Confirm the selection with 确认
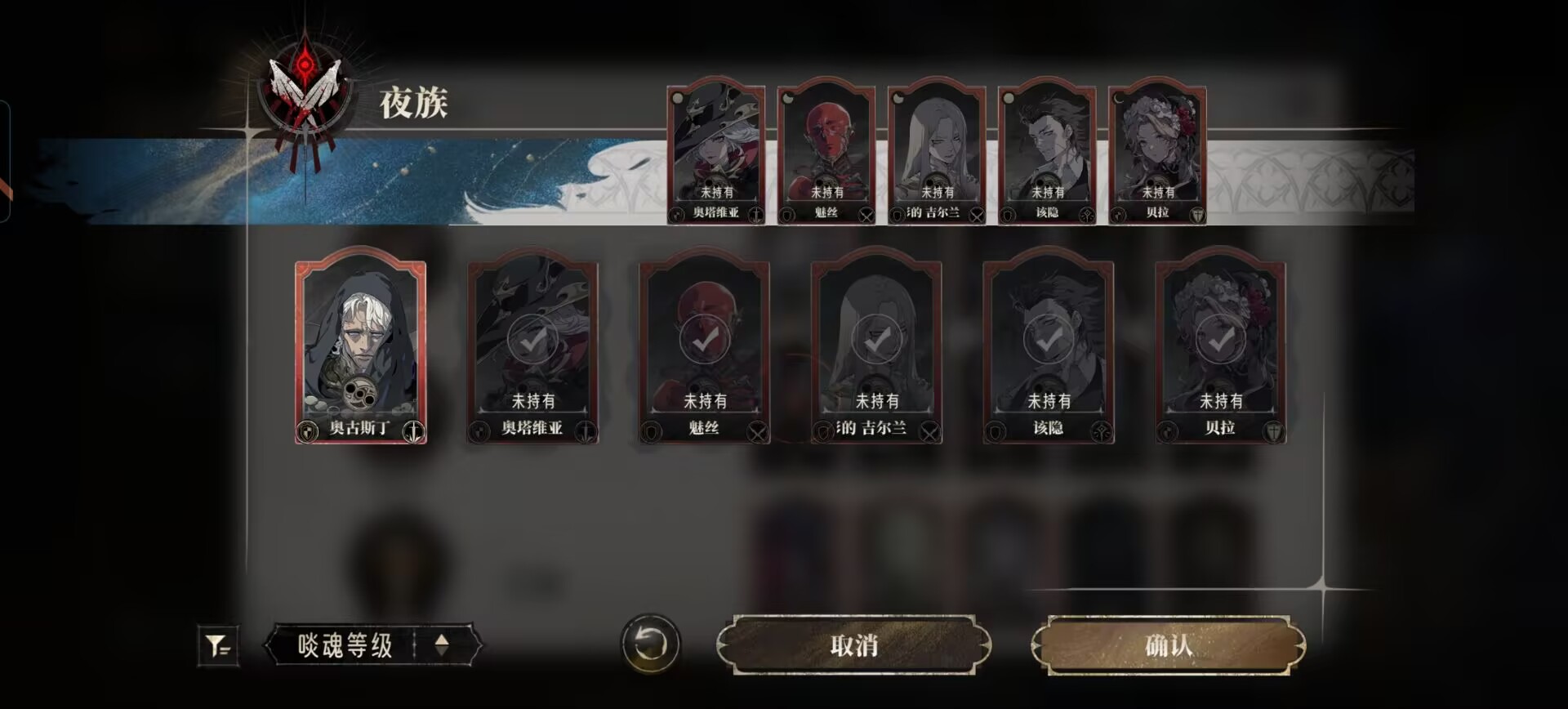1568x709 pixels. [1168, 645]
